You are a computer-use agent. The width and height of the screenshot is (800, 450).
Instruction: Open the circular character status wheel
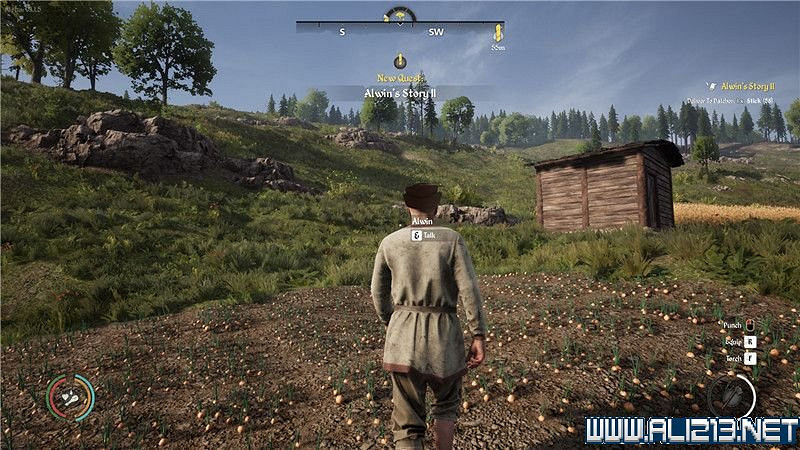(x=71, y=396)
